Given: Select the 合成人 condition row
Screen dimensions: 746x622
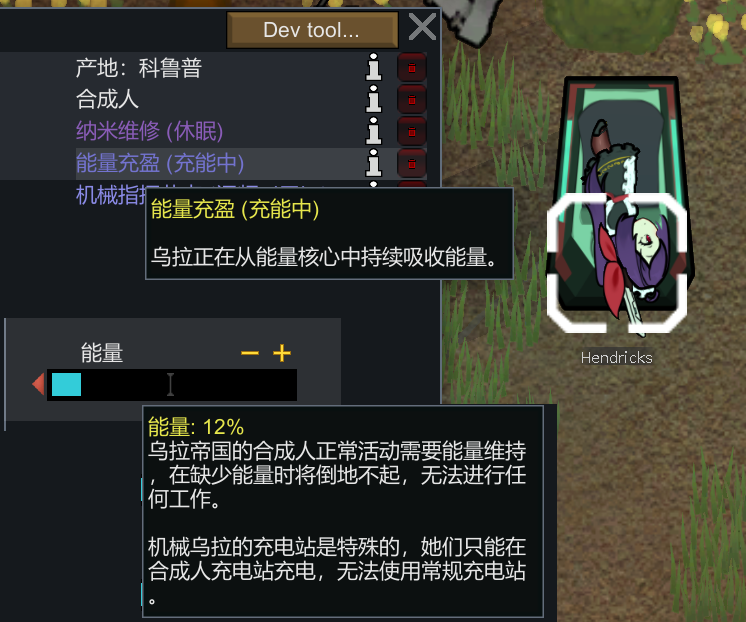Looking at the screenshot, I should pos(107,99).
